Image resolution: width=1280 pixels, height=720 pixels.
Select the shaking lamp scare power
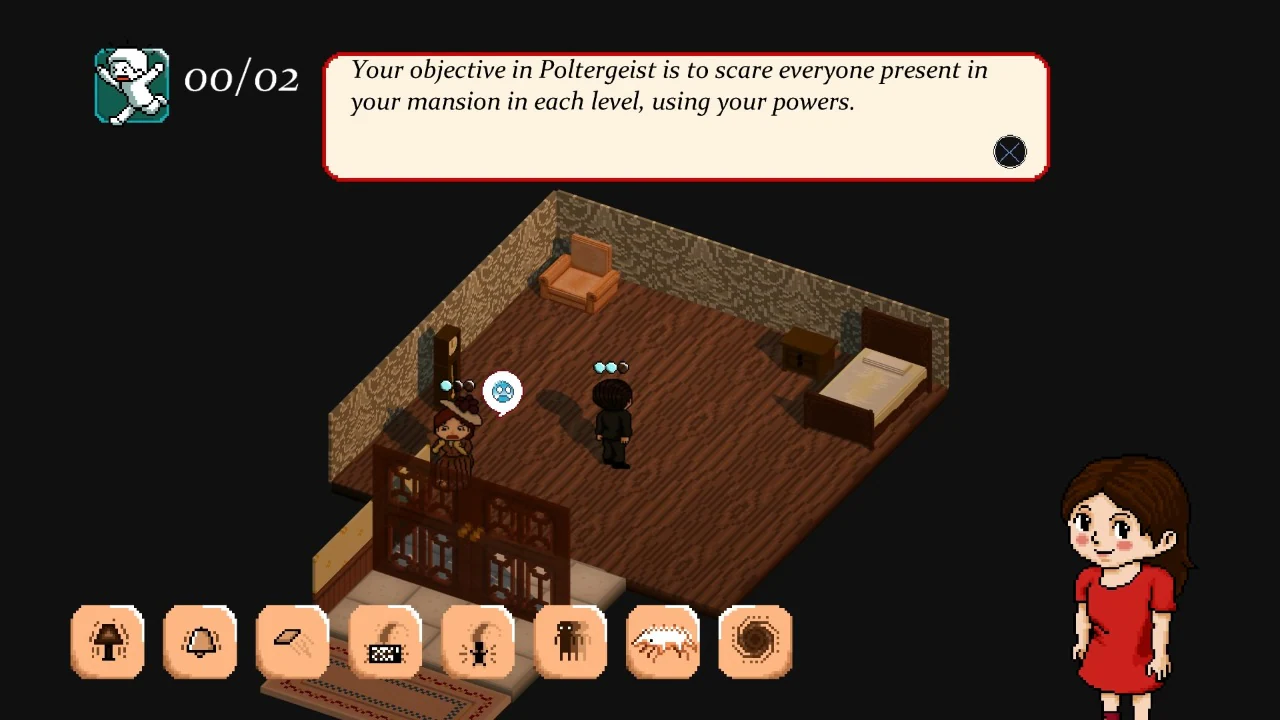[x=108, y=641]
